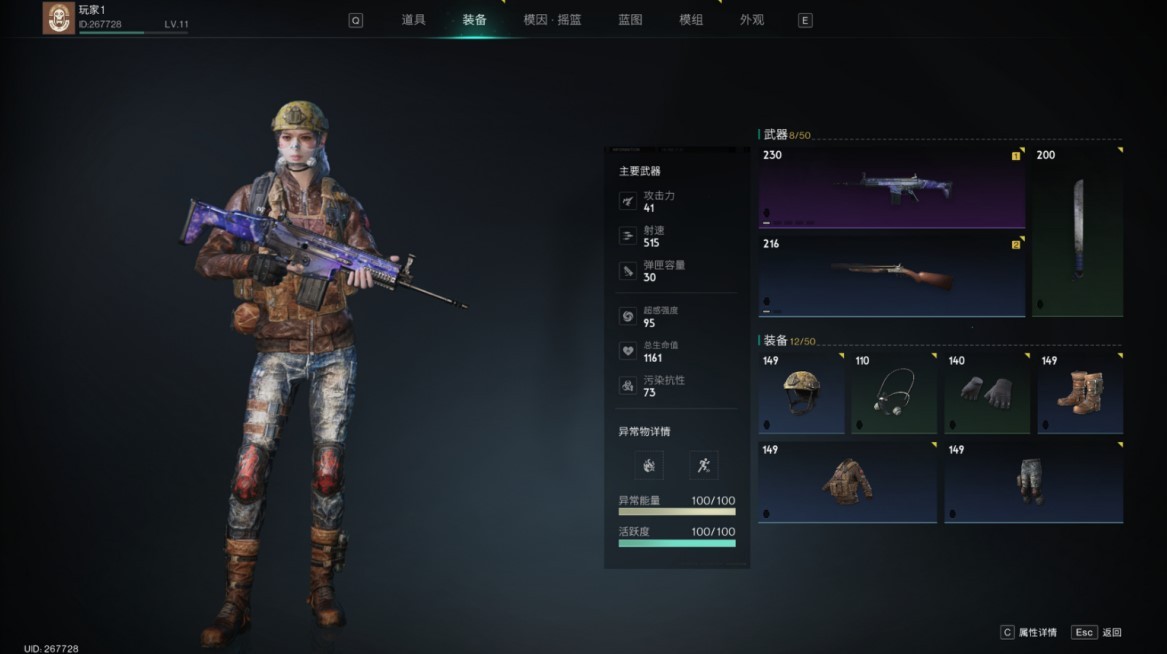Open the 模因·摇篮 tab

(x=552, y=20)
